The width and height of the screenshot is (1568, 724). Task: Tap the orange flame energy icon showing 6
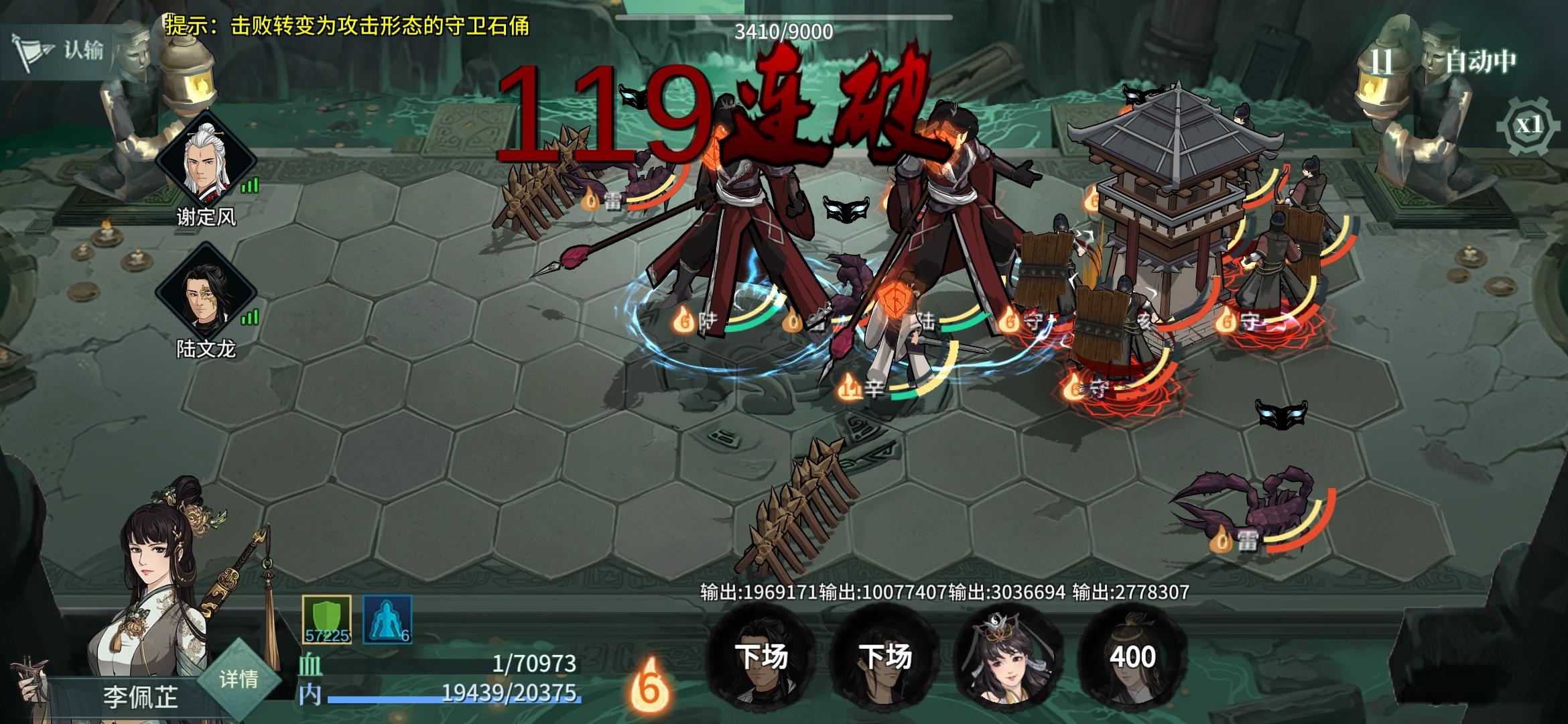pos(649,684)
